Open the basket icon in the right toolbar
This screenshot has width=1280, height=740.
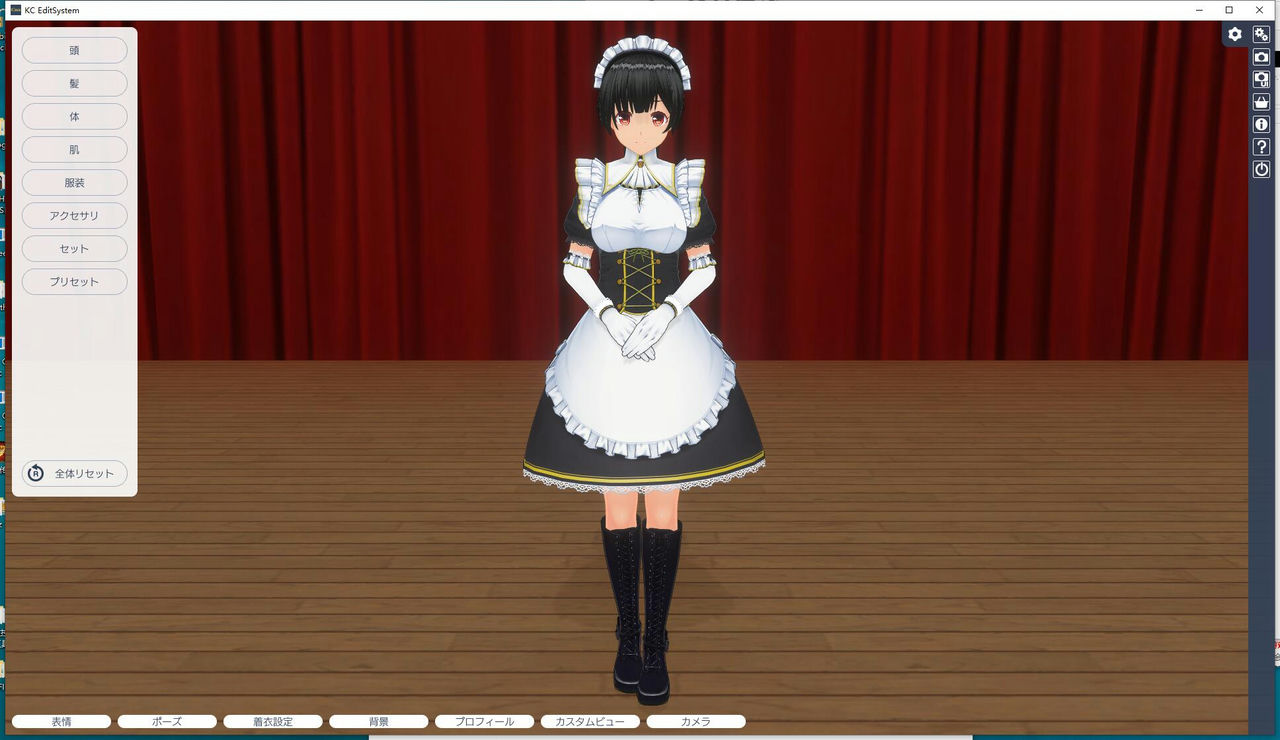(1261, 101)
